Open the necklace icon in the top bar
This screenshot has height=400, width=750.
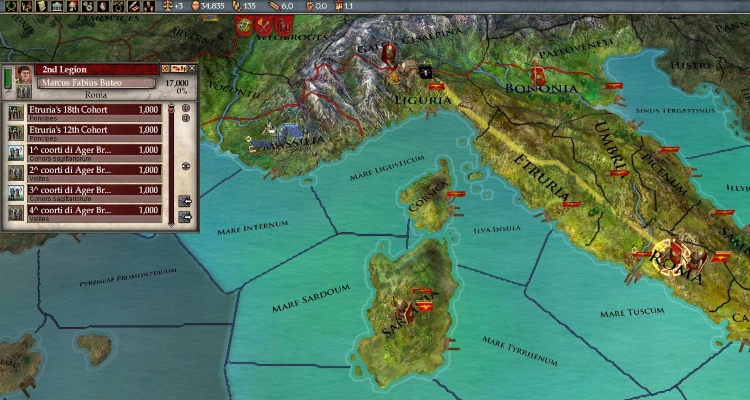pos(117,7)
